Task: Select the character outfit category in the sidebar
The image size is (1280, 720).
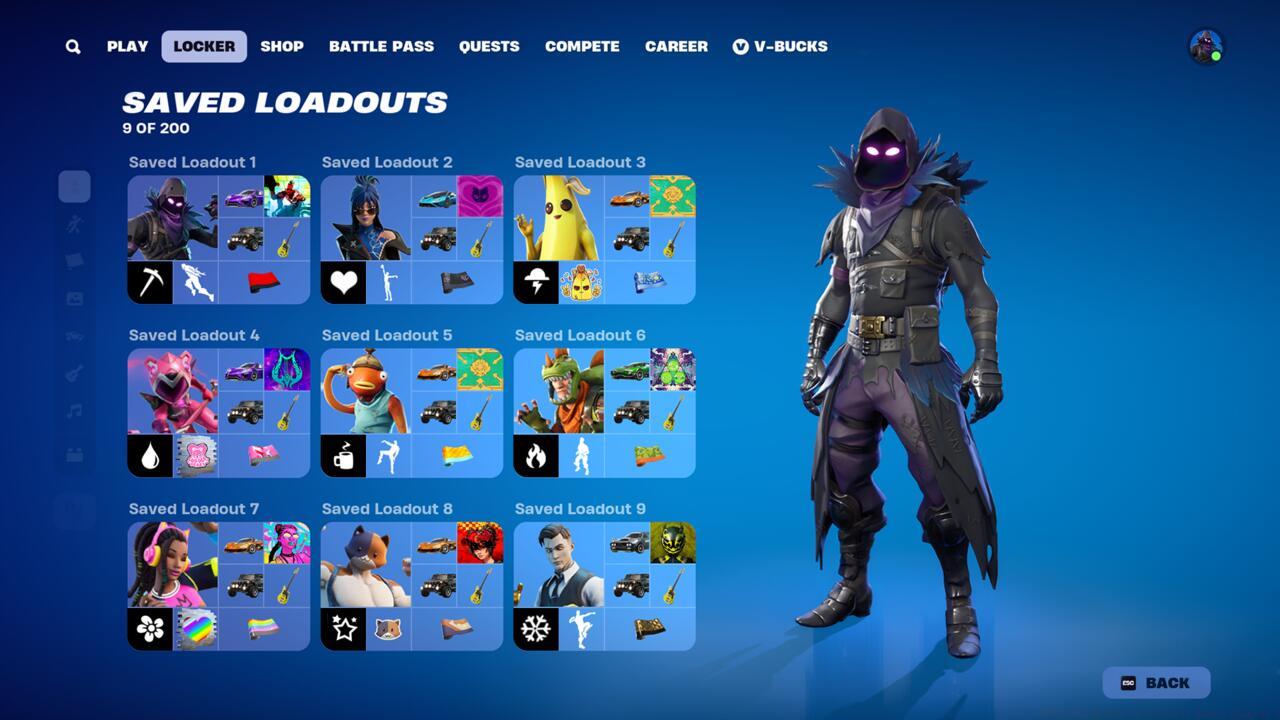Action: [x=74, y=186]
